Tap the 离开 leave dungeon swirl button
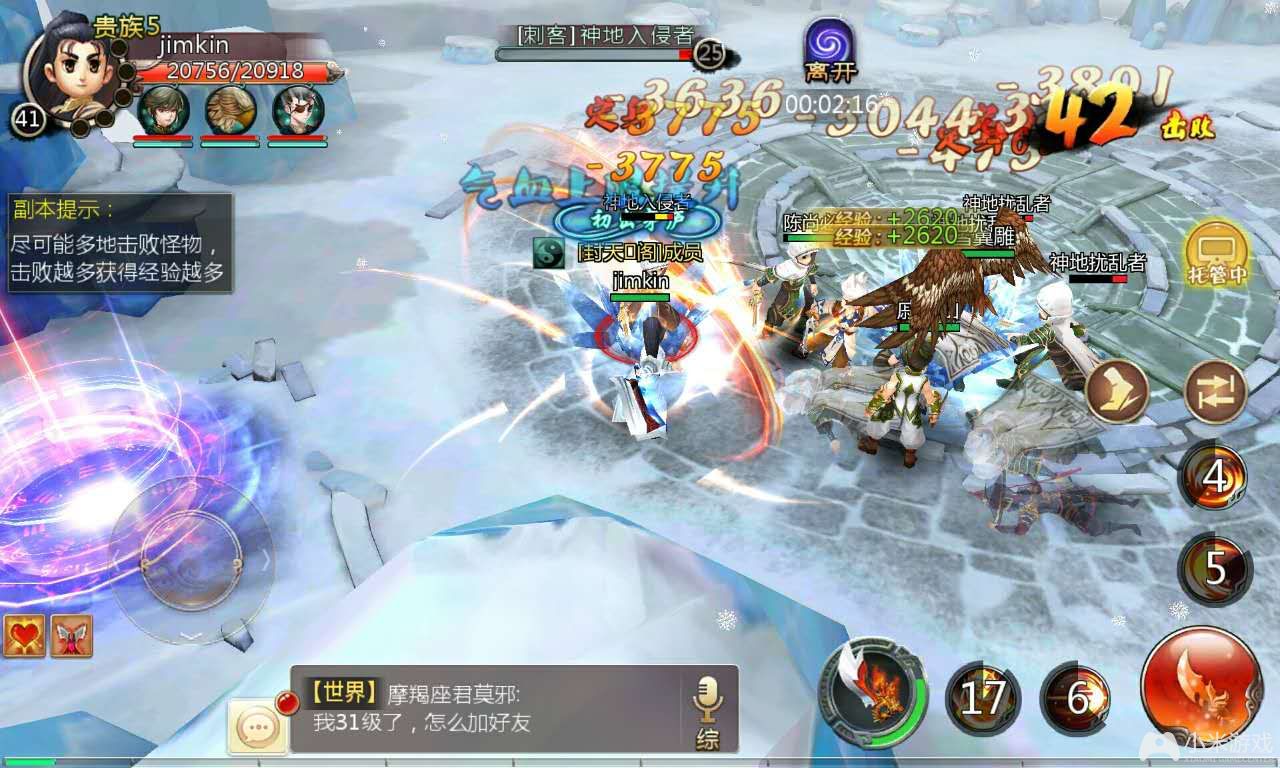Screen dimensions: 1280x768 click(831, 45)
